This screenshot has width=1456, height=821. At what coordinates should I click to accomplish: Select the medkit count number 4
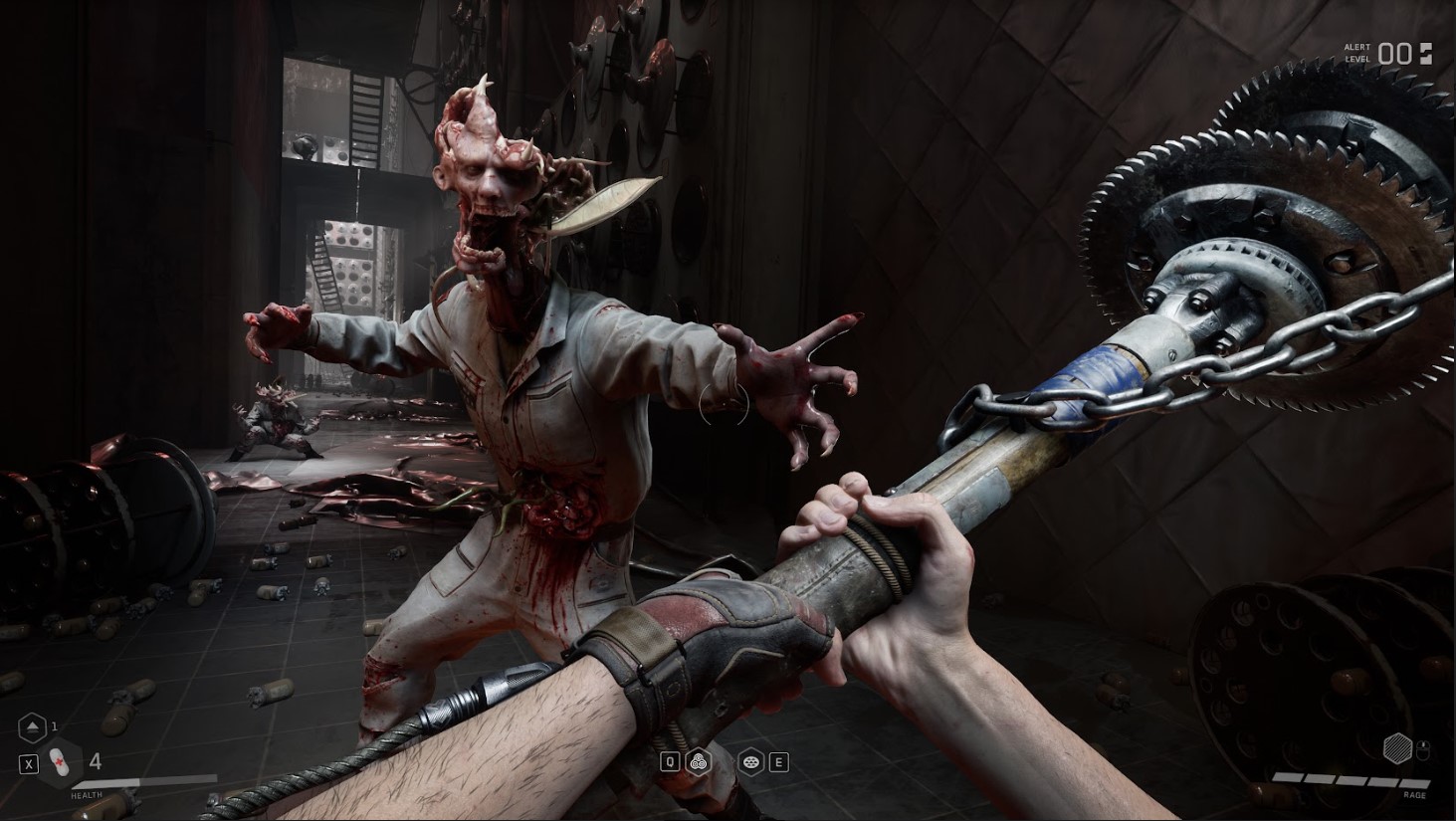(x=96, y=763)
